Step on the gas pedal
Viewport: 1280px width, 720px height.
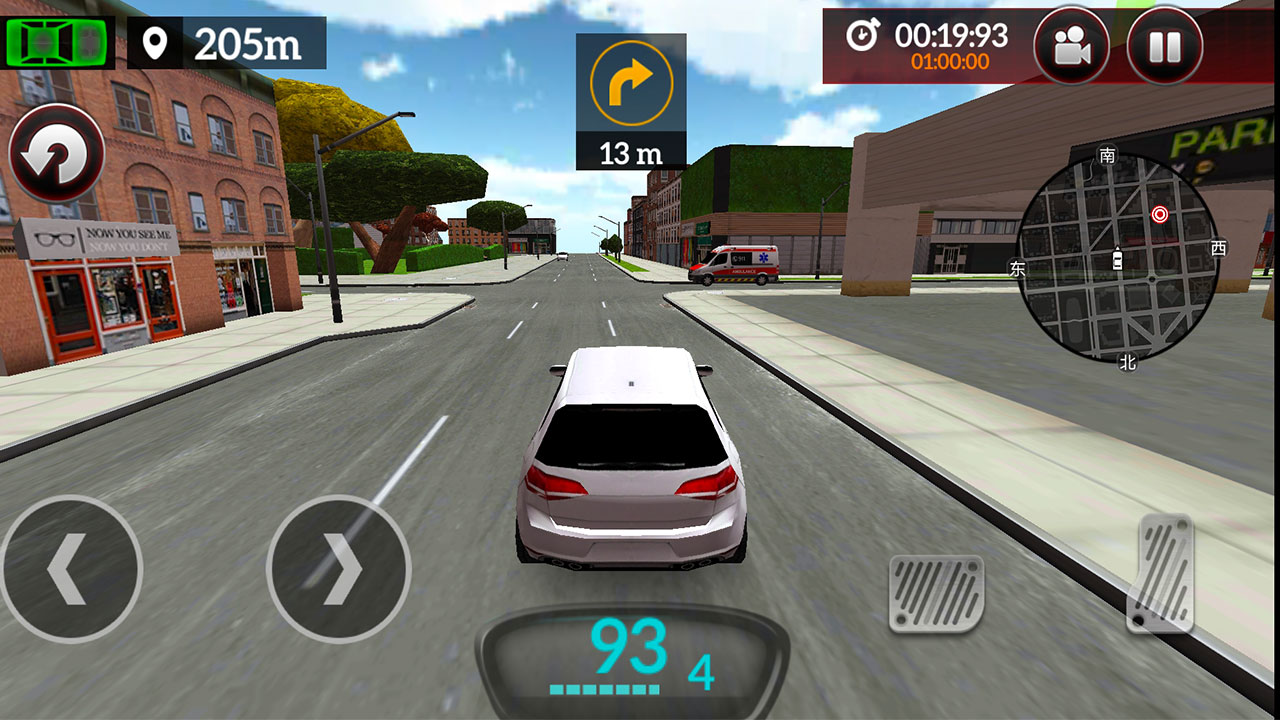[1162, 573]
